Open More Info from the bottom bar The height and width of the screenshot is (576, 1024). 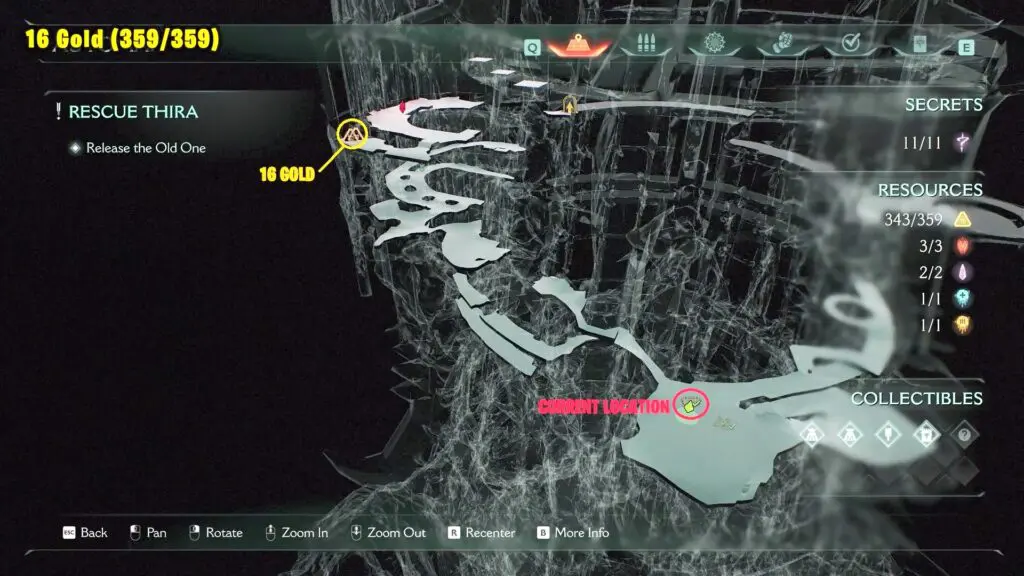[x=572, y=533]
